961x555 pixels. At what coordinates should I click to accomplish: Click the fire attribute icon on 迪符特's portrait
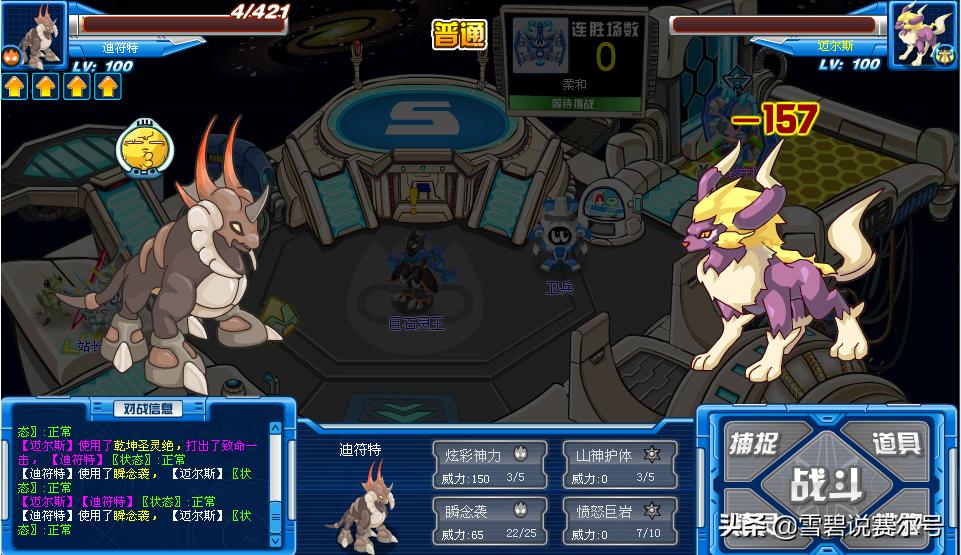[x=12, y=57]
